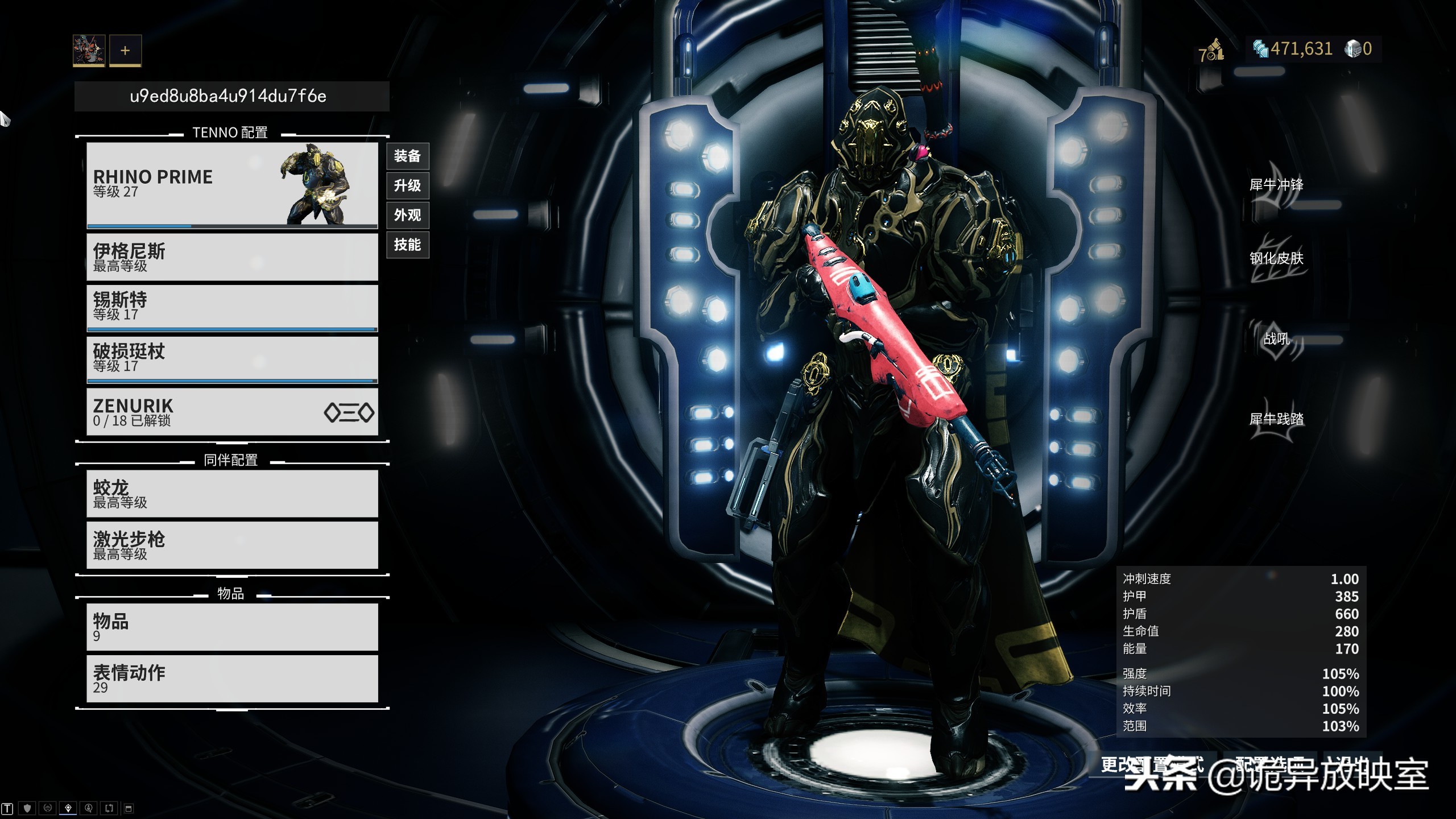Select the 蛟龙 companion slot

(232, 494)
